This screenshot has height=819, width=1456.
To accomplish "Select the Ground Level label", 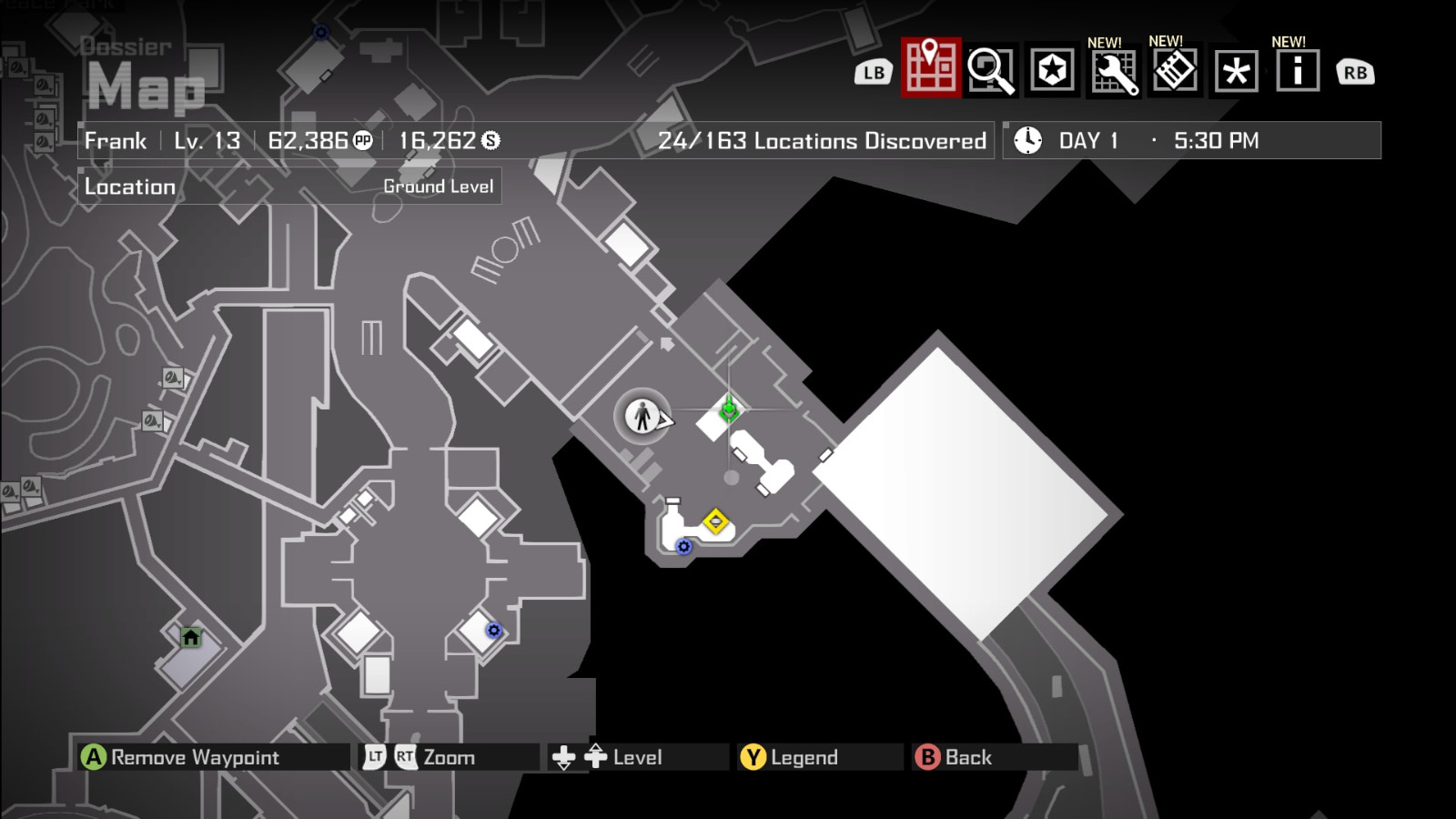I will pyautogui.click(x=439, y=187).
